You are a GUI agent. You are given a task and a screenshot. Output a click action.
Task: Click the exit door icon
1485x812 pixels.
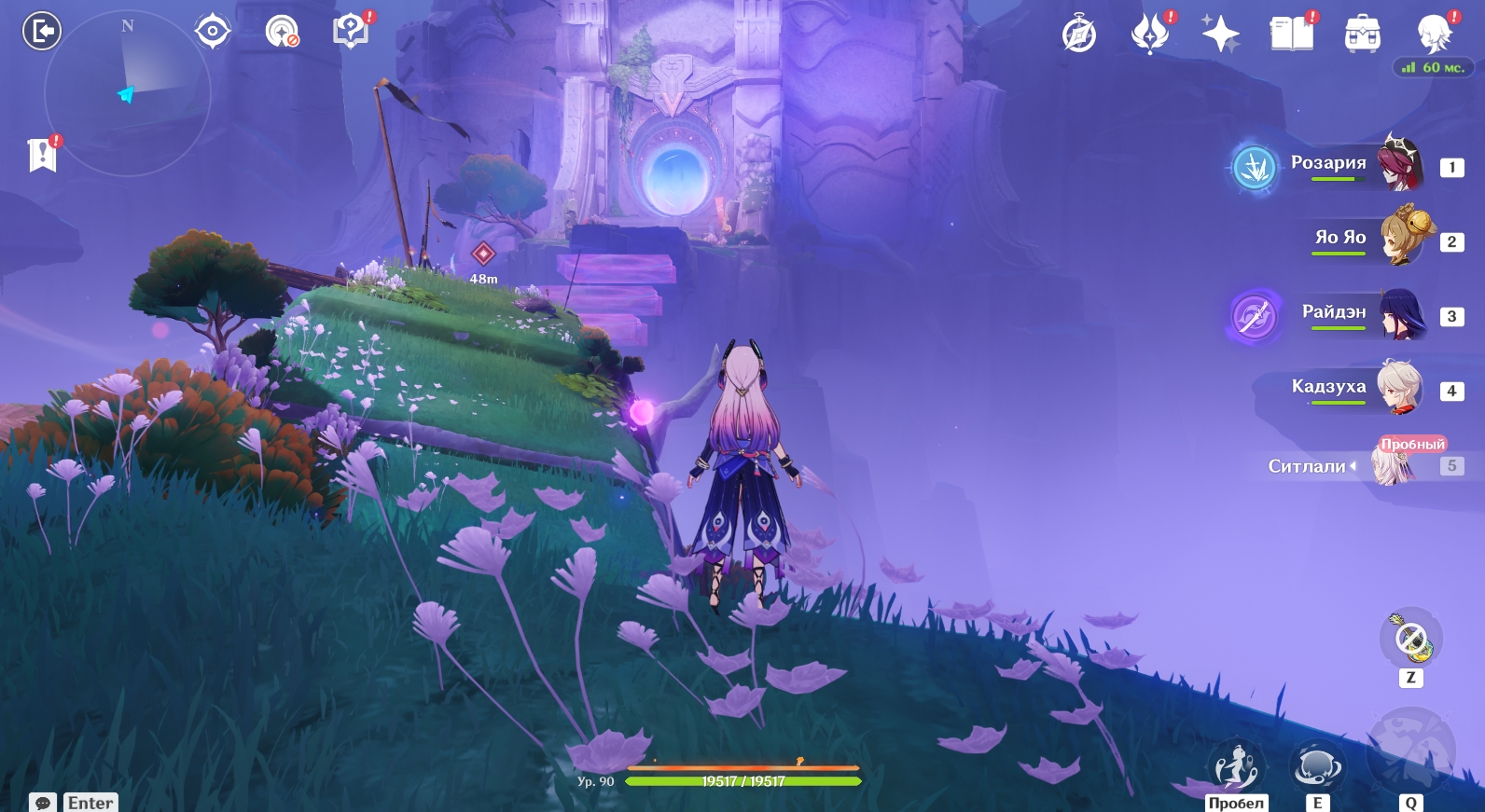click(x=41, y=31)
